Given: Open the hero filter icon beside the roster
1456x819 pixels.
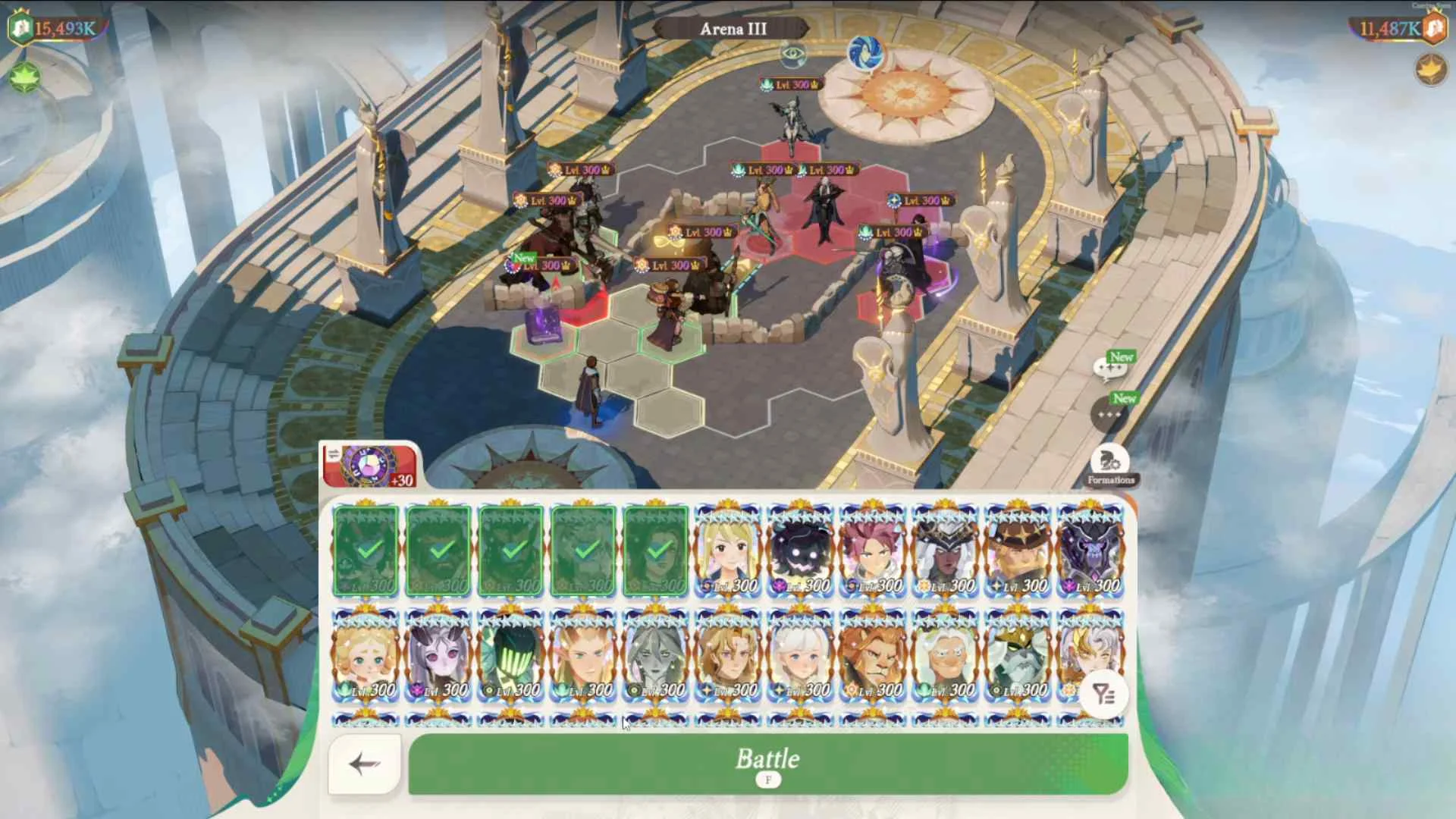Looking at the screenshot, I should [x=1106, y=695].
